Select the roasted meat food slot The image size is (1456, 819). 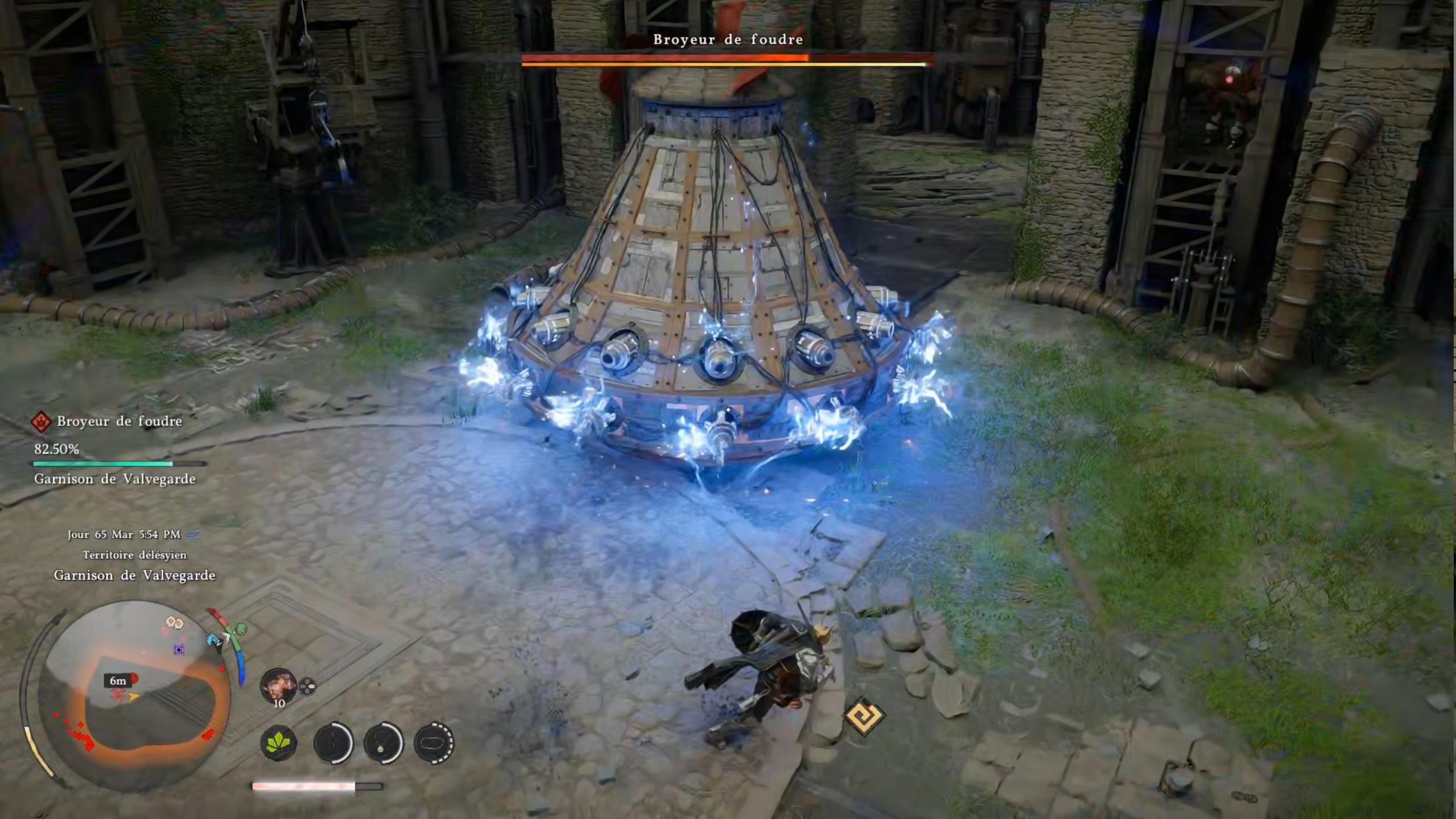tap(278, 685)
